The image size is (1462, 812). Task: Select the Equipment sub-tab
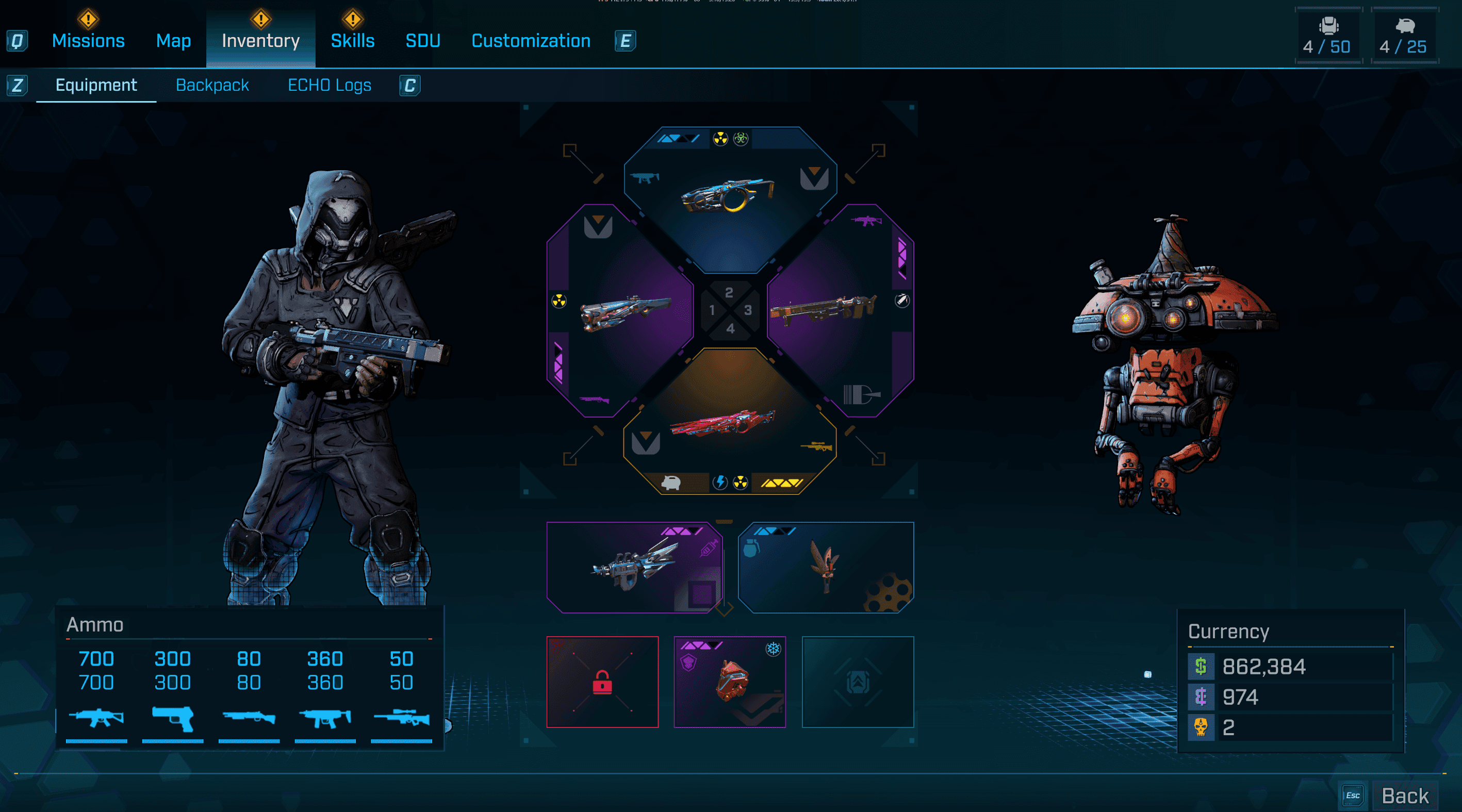pyautogui.click(x=96, y=85)
